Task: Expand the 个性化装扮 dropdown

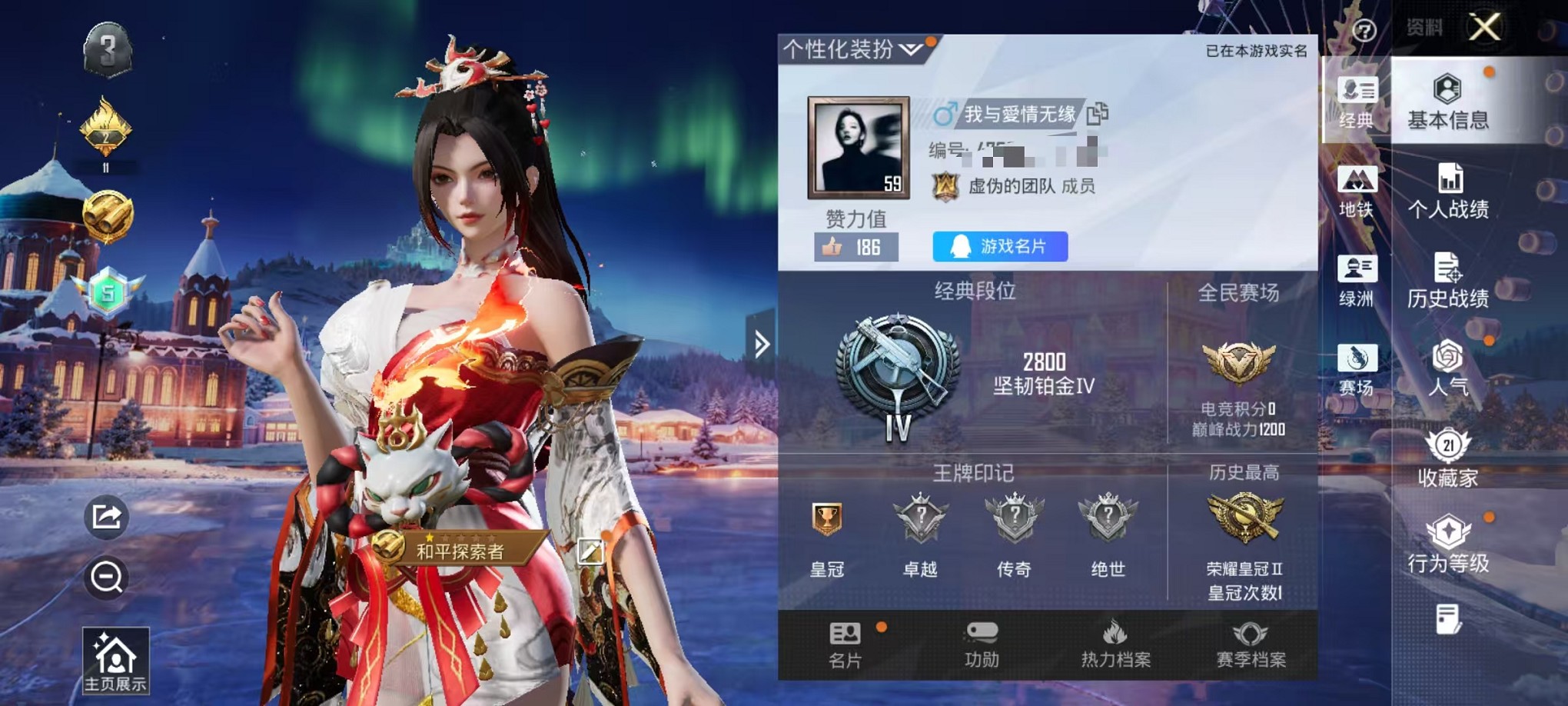Action: [x=910, y=50]
